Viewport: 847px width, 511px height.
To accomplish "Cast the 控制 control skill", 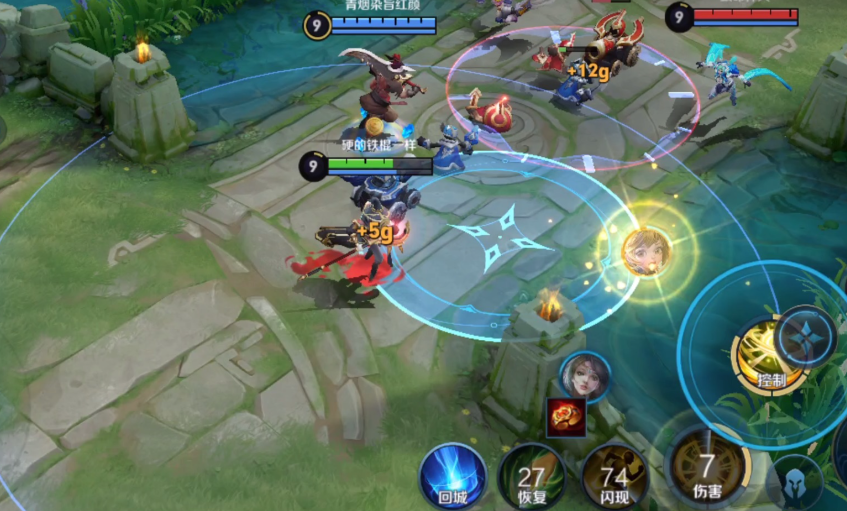I will [768, 355].
